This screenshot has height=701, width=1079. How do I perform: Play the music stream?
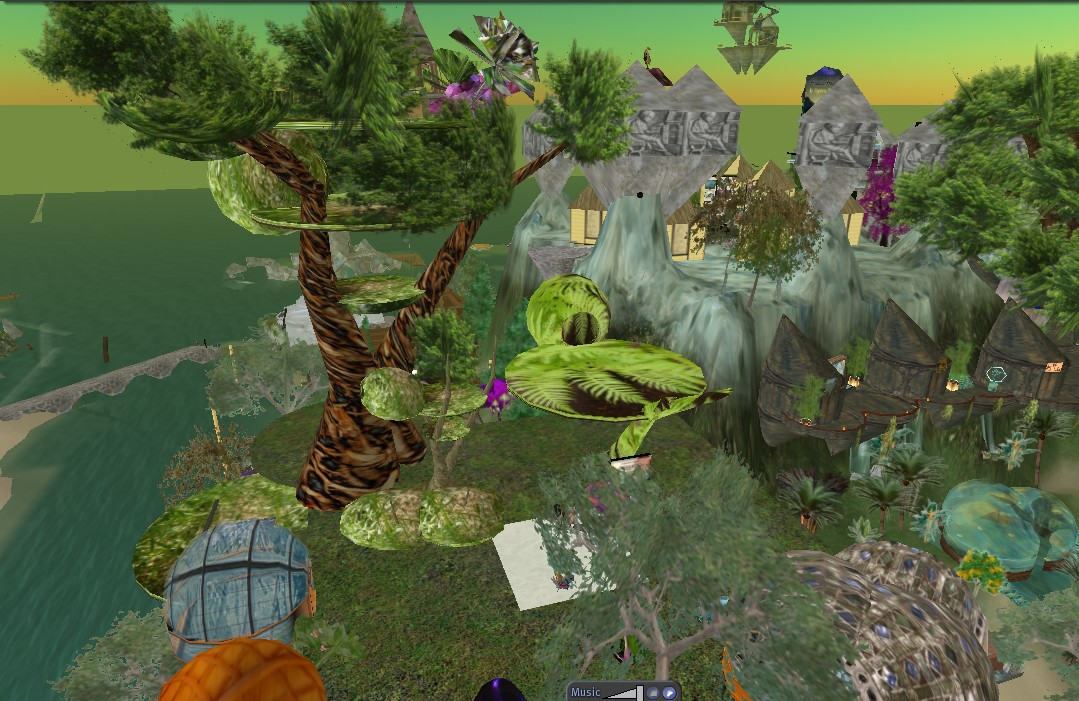click(667, 692)
